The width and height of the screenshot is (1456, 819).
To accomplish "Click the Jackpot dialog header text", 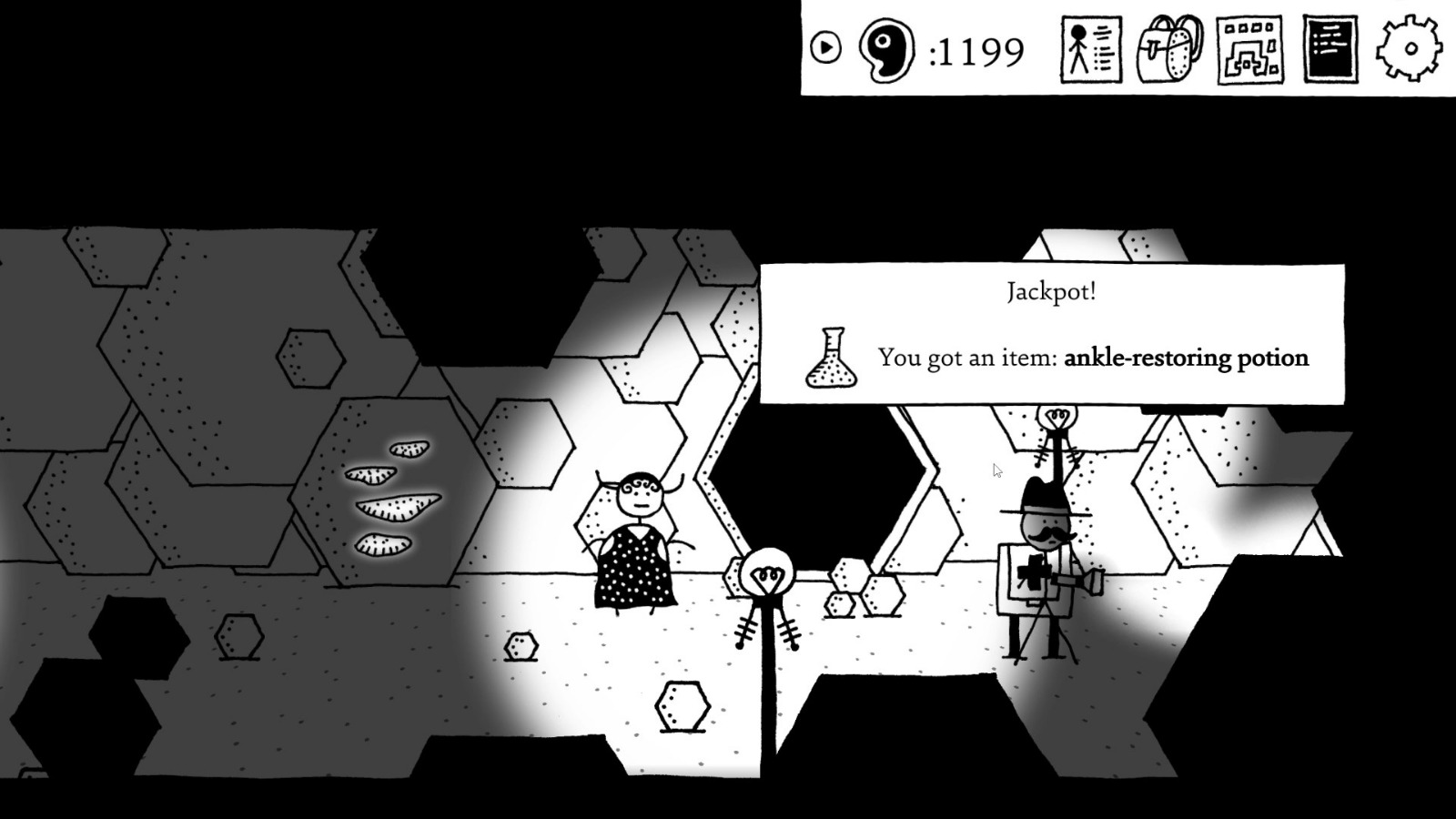I will (x=1051, y=292).
